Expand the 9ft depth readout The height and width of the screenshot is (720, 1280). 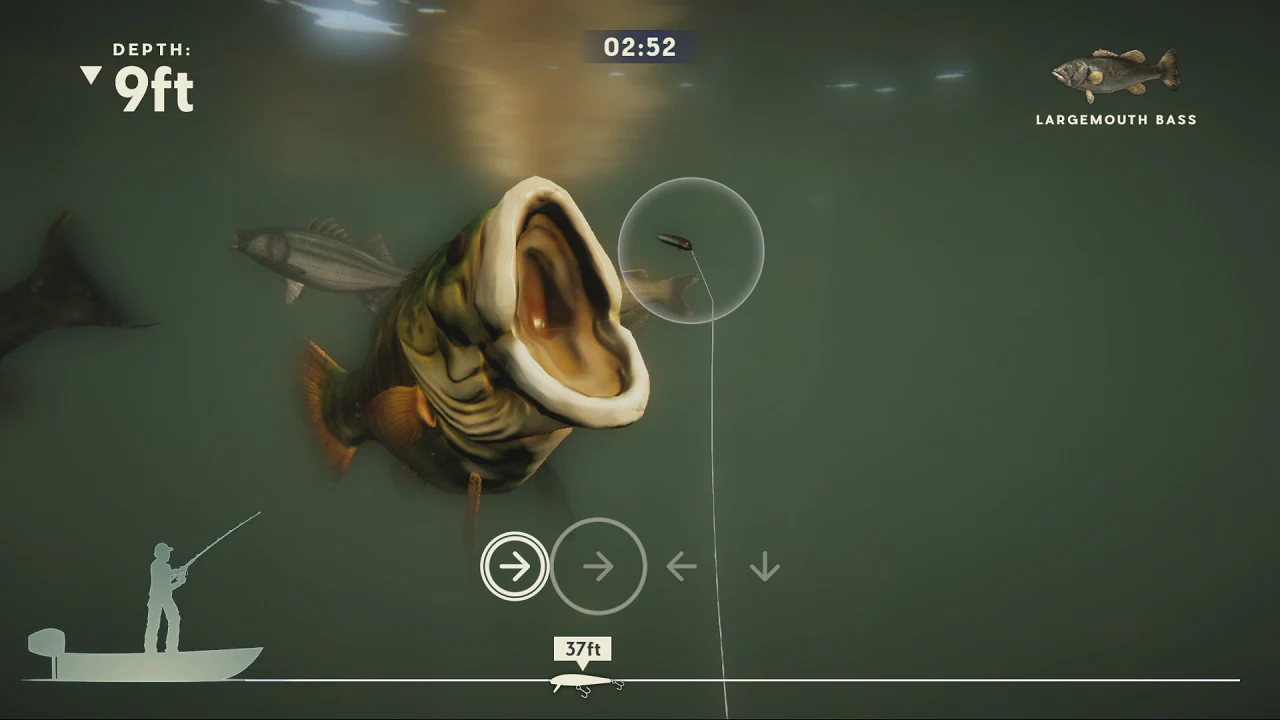point(152,88)
